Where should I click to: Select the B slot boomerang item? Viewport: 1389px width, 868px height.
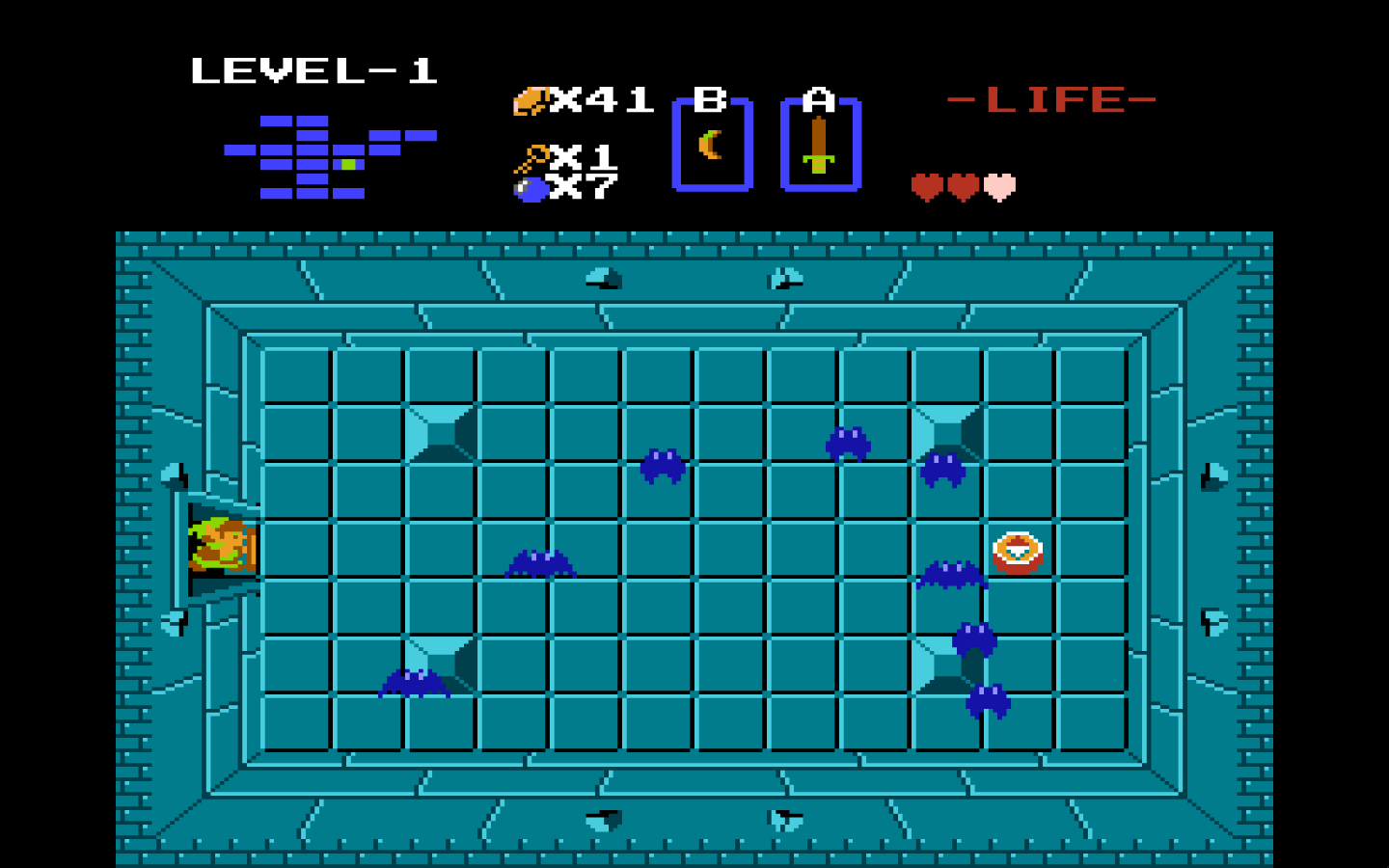click(712, 145)
